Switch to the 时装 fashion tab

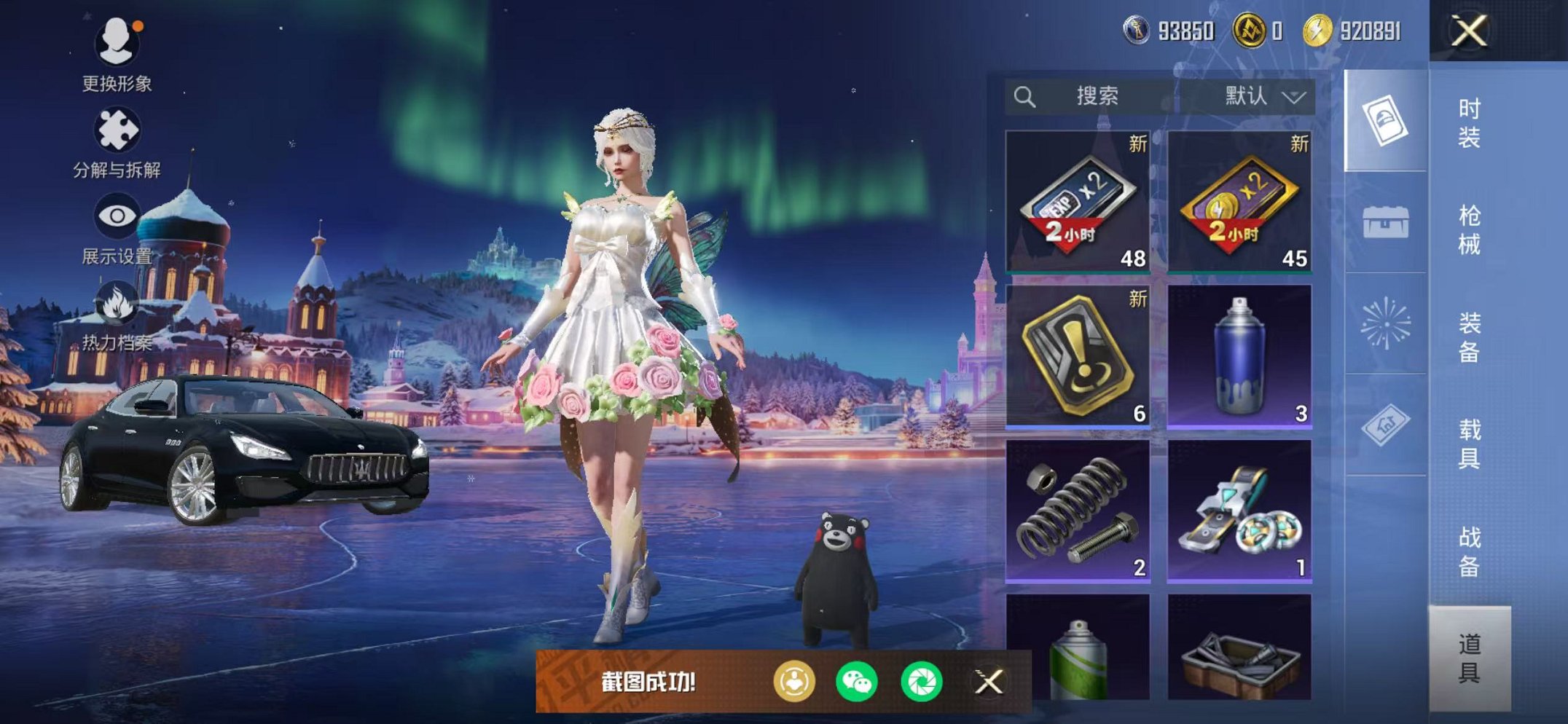tap(1469, 122)
